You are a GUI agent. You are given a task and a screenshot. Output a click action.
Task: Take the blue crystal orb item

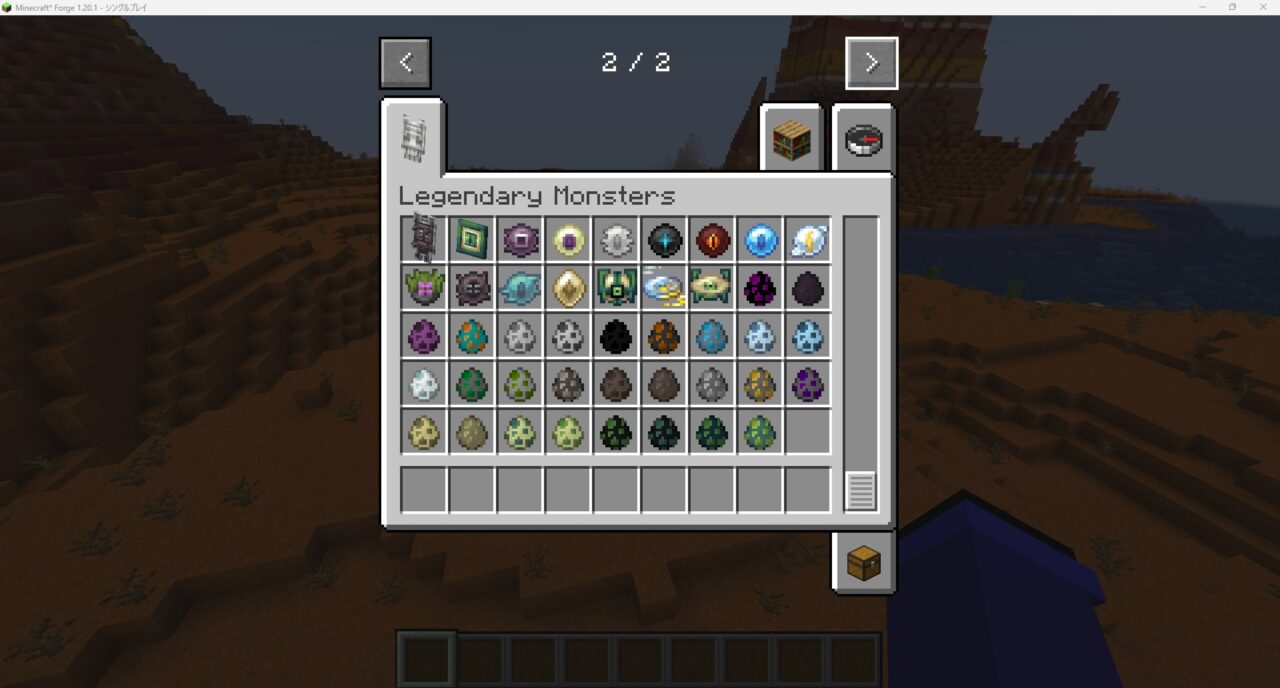[x=760, y=240]
